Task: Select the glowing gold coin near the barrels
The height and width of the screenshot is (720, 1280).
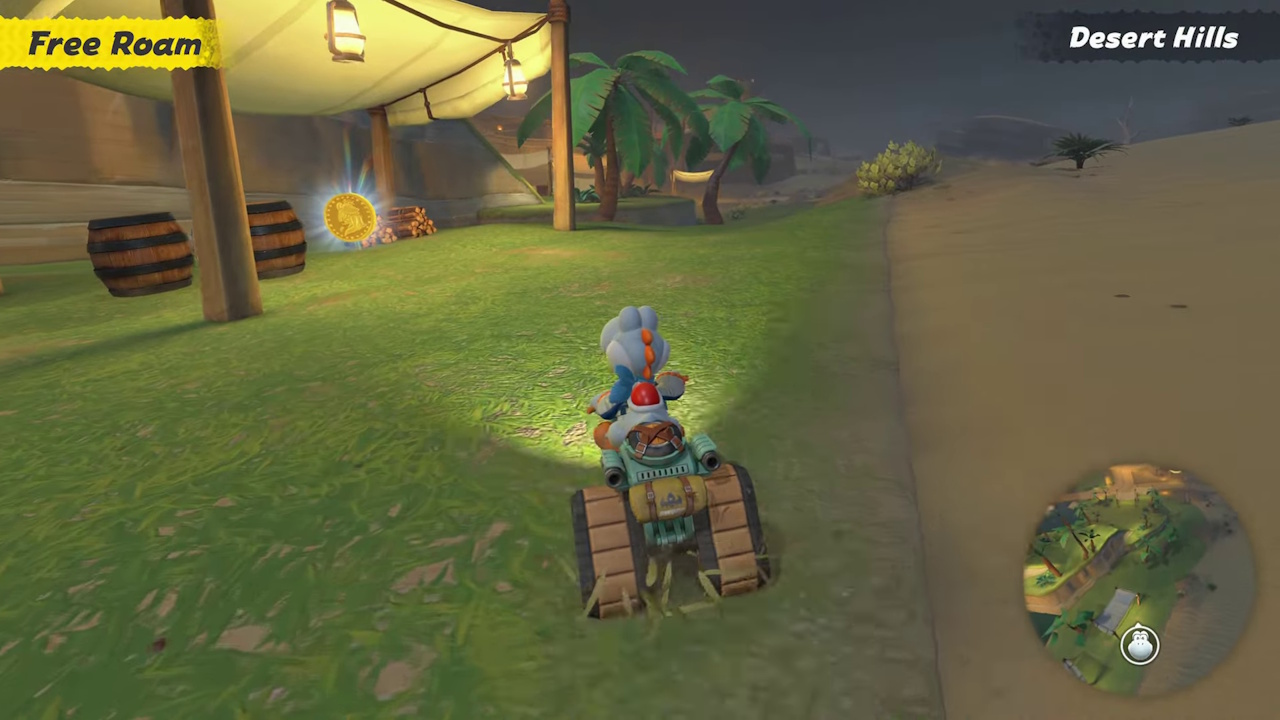Action: coord(349,216)
